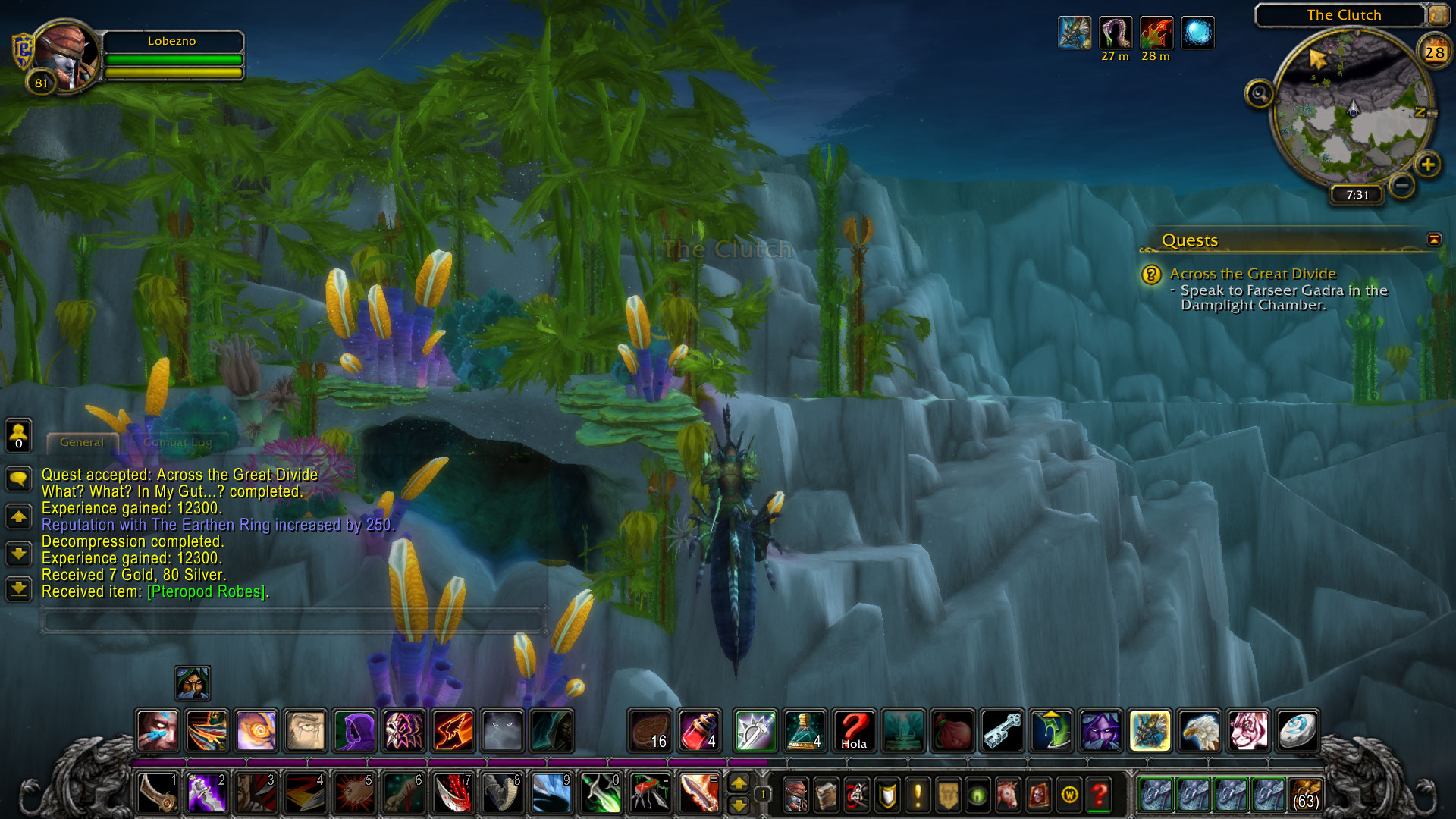Screen dimensions: 1456x819
Task: Zoom out the minimap
Action: 1402,184
